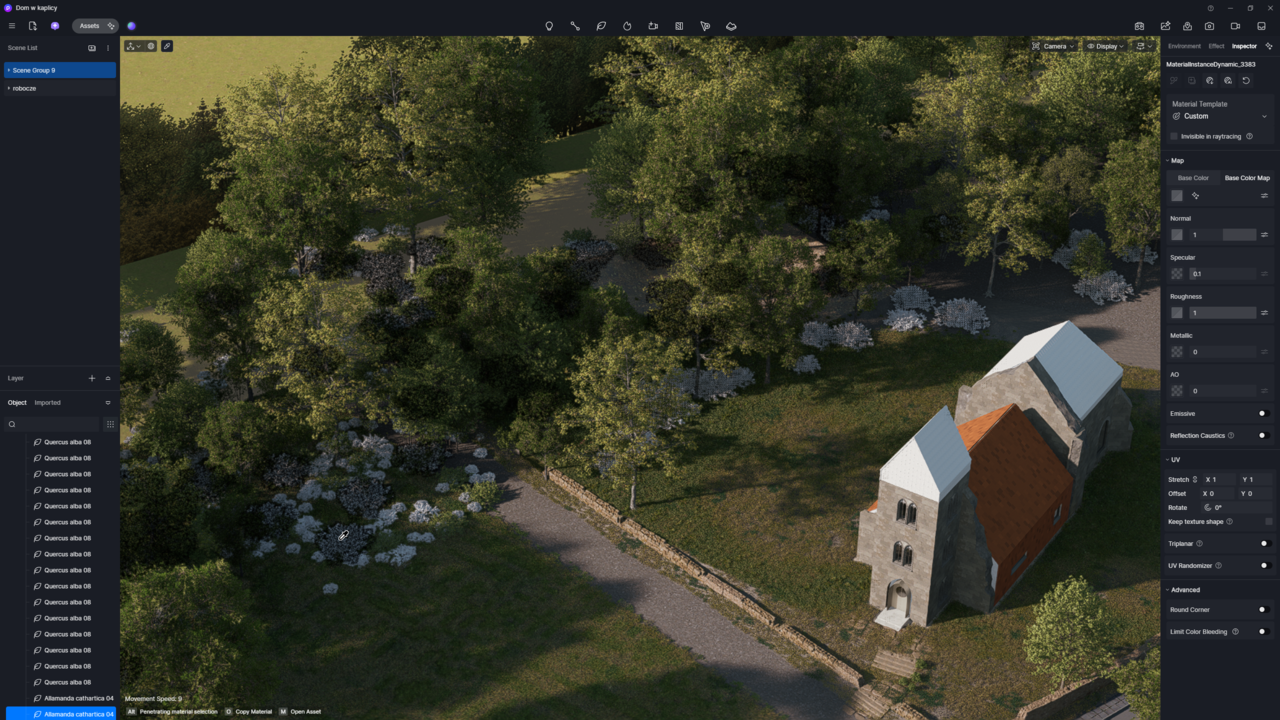Open the Camera dropdown

1053,46
